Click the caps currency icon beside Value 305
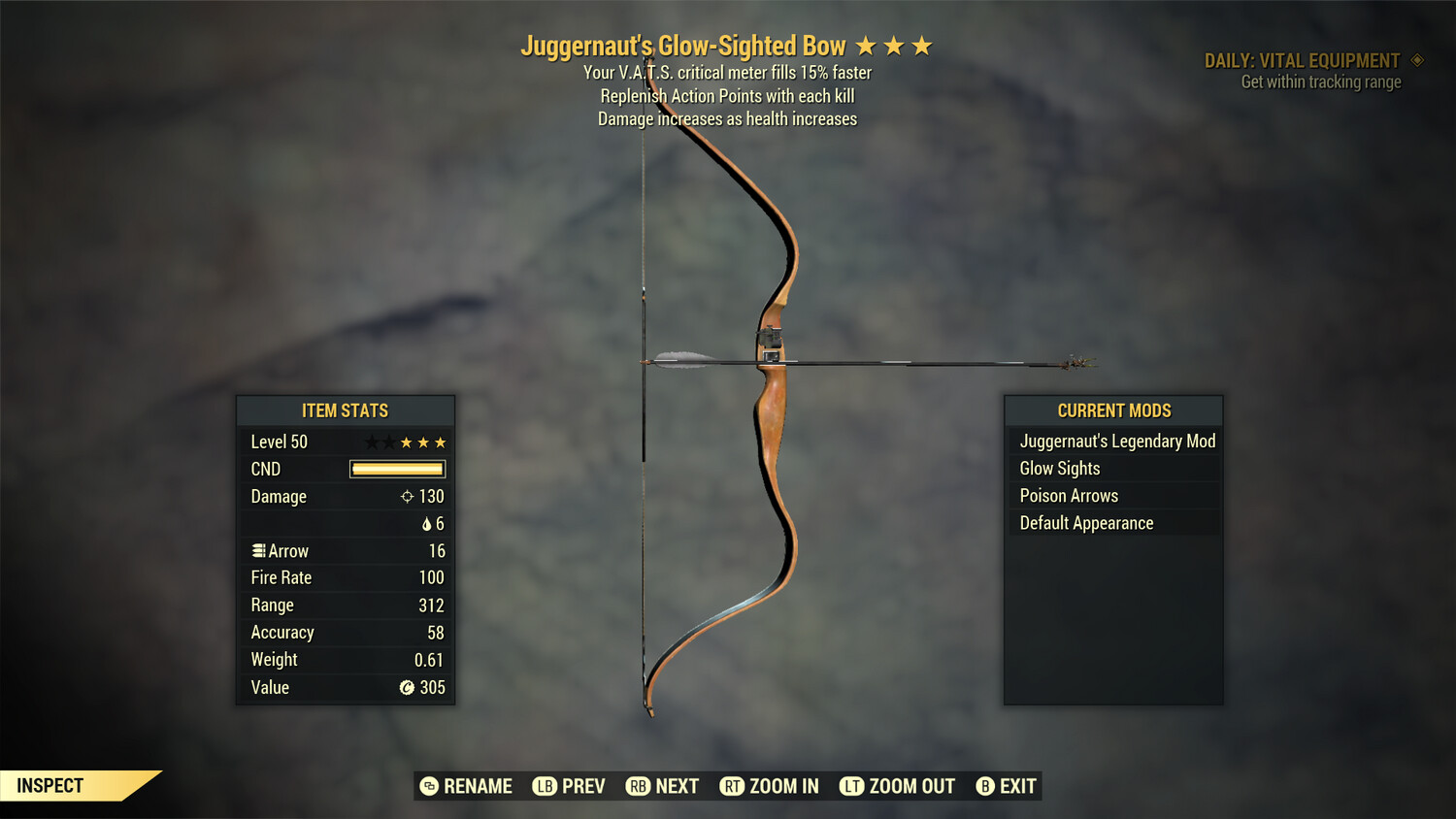Viewport: 1456px width, 819px height. [x=407, y=688]
